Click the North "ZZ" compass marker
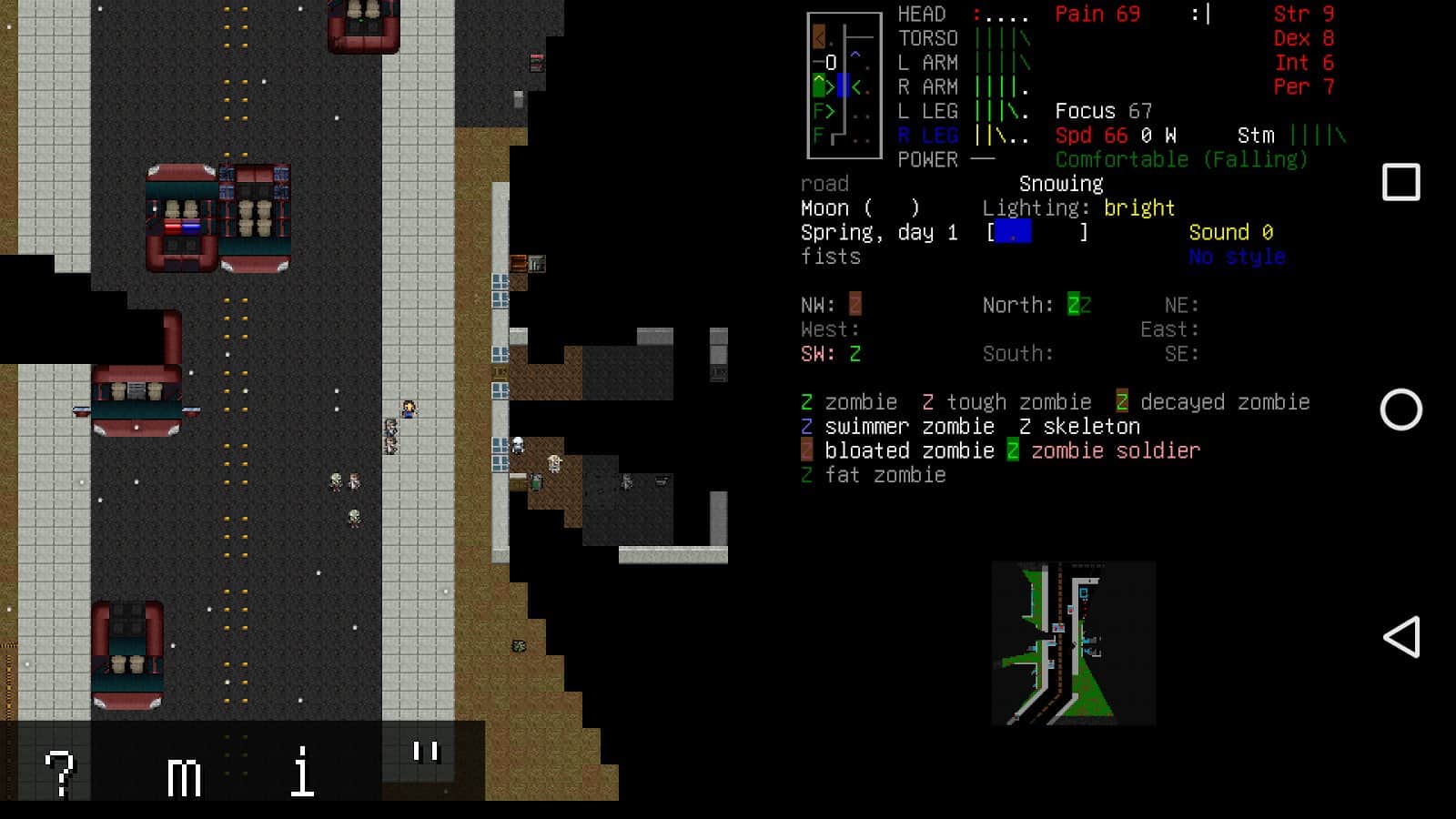This screenshot has height=819, width=1456. (1078, 304)
